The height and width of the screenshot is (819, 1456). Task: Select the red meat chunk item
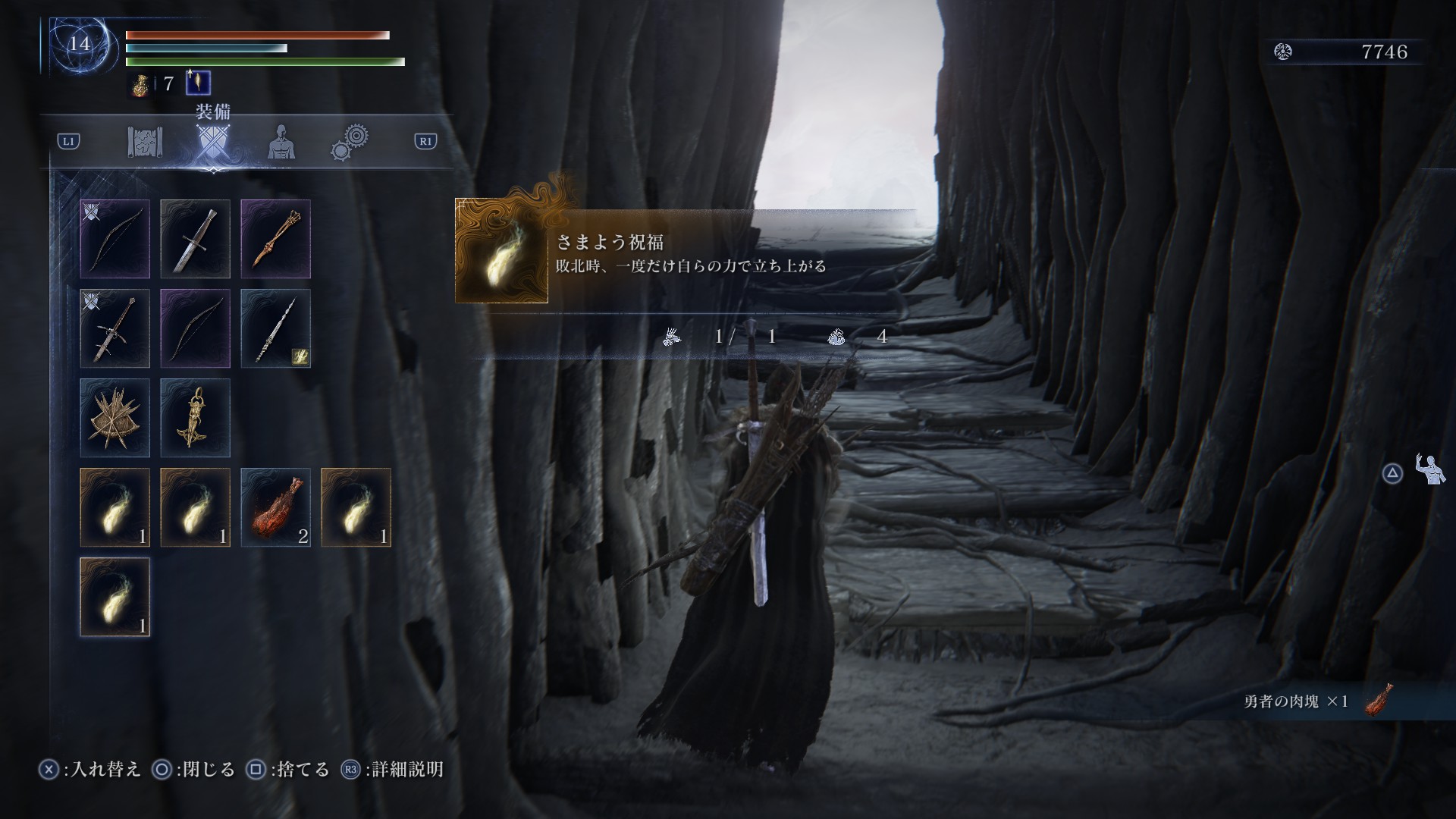click(x=276, y=507)
